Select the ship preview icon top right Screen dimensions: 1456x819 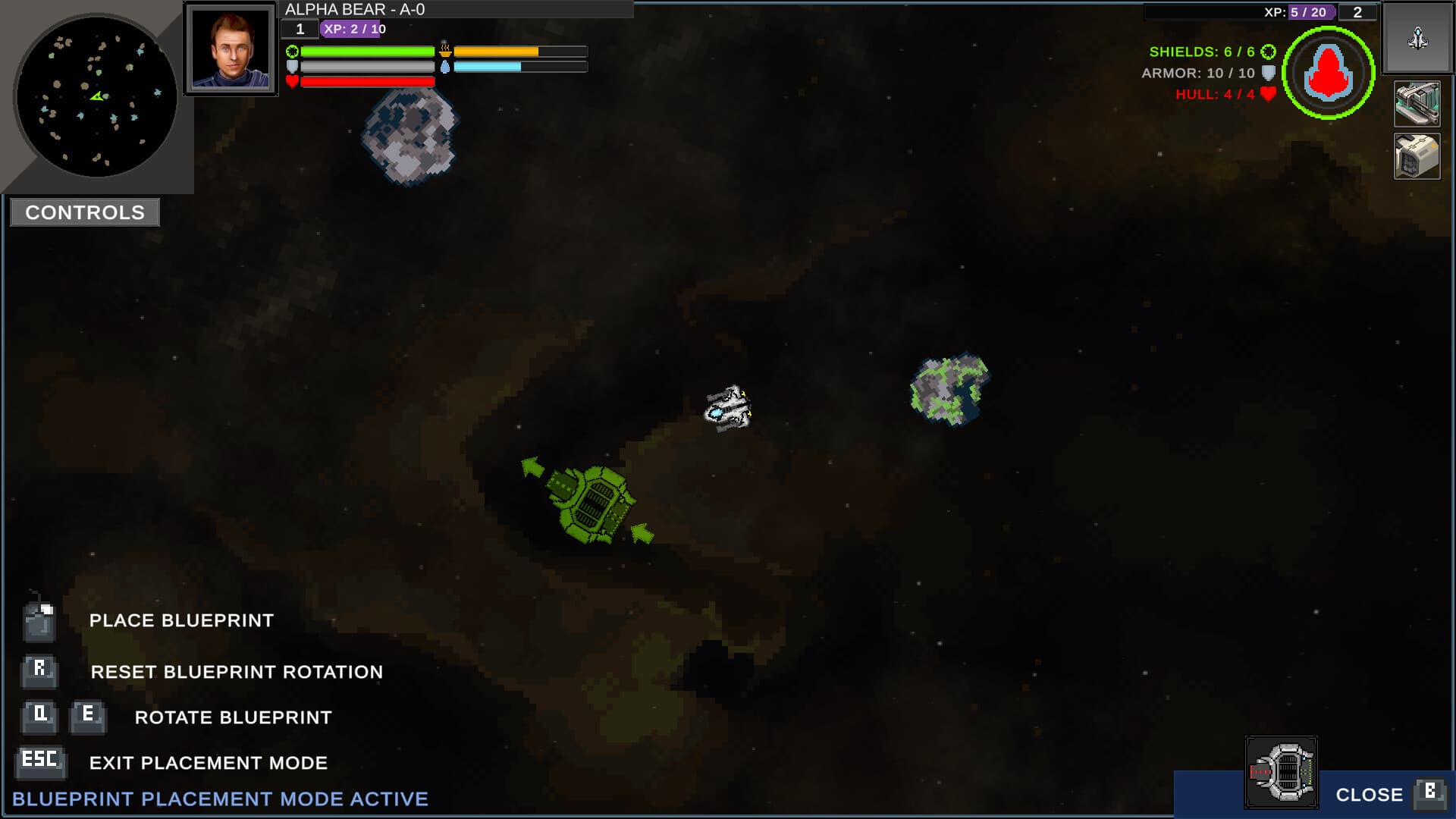point(1416,38)
